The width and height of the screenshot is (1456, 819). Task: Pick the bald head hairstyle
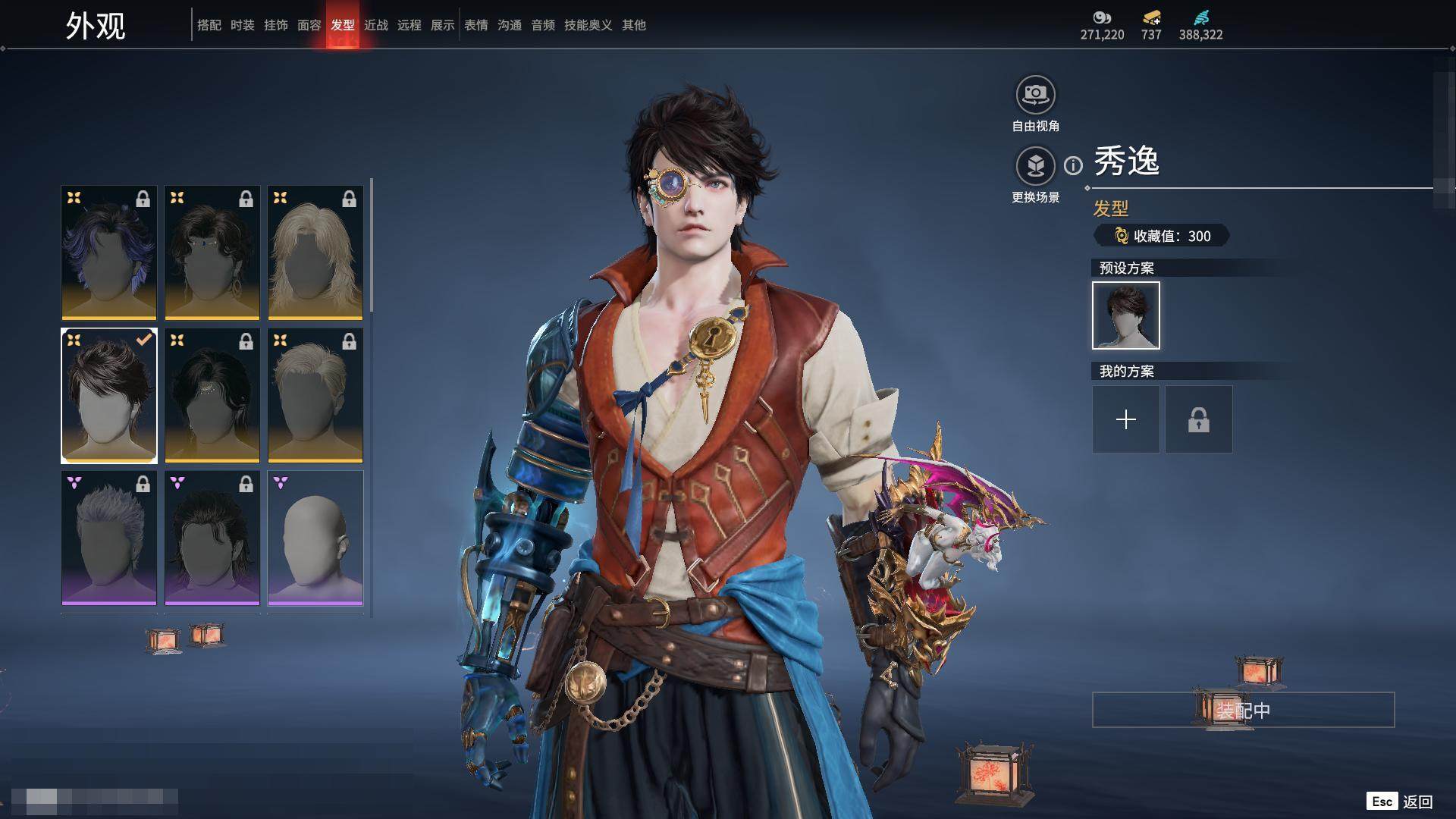315,538
